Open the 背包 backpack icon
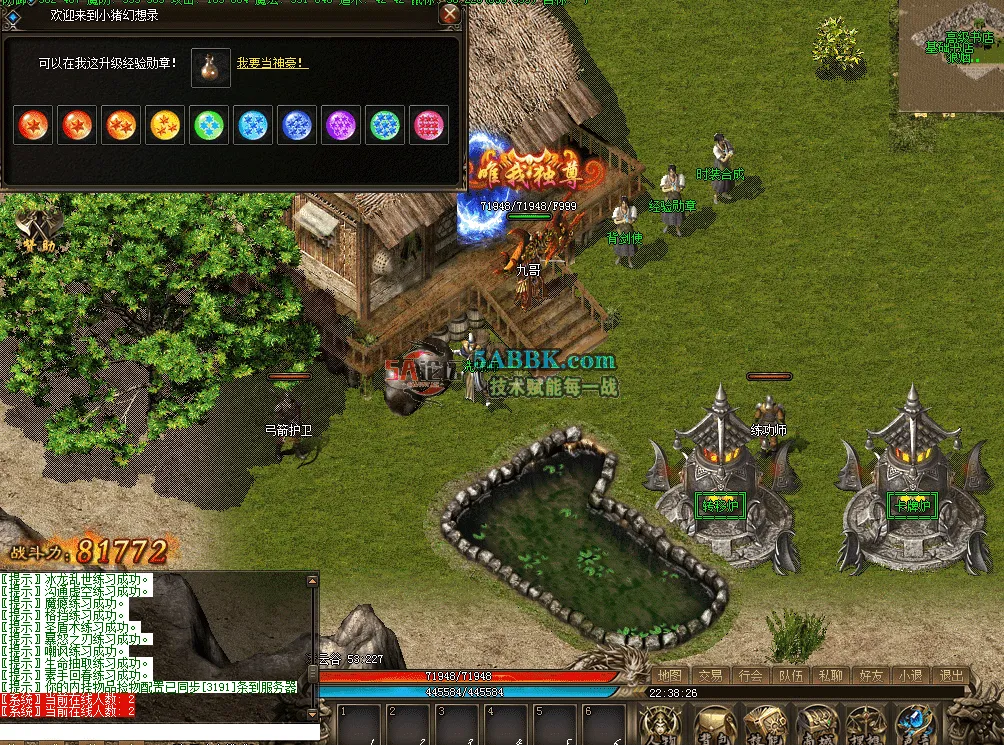 pos(714,724)
